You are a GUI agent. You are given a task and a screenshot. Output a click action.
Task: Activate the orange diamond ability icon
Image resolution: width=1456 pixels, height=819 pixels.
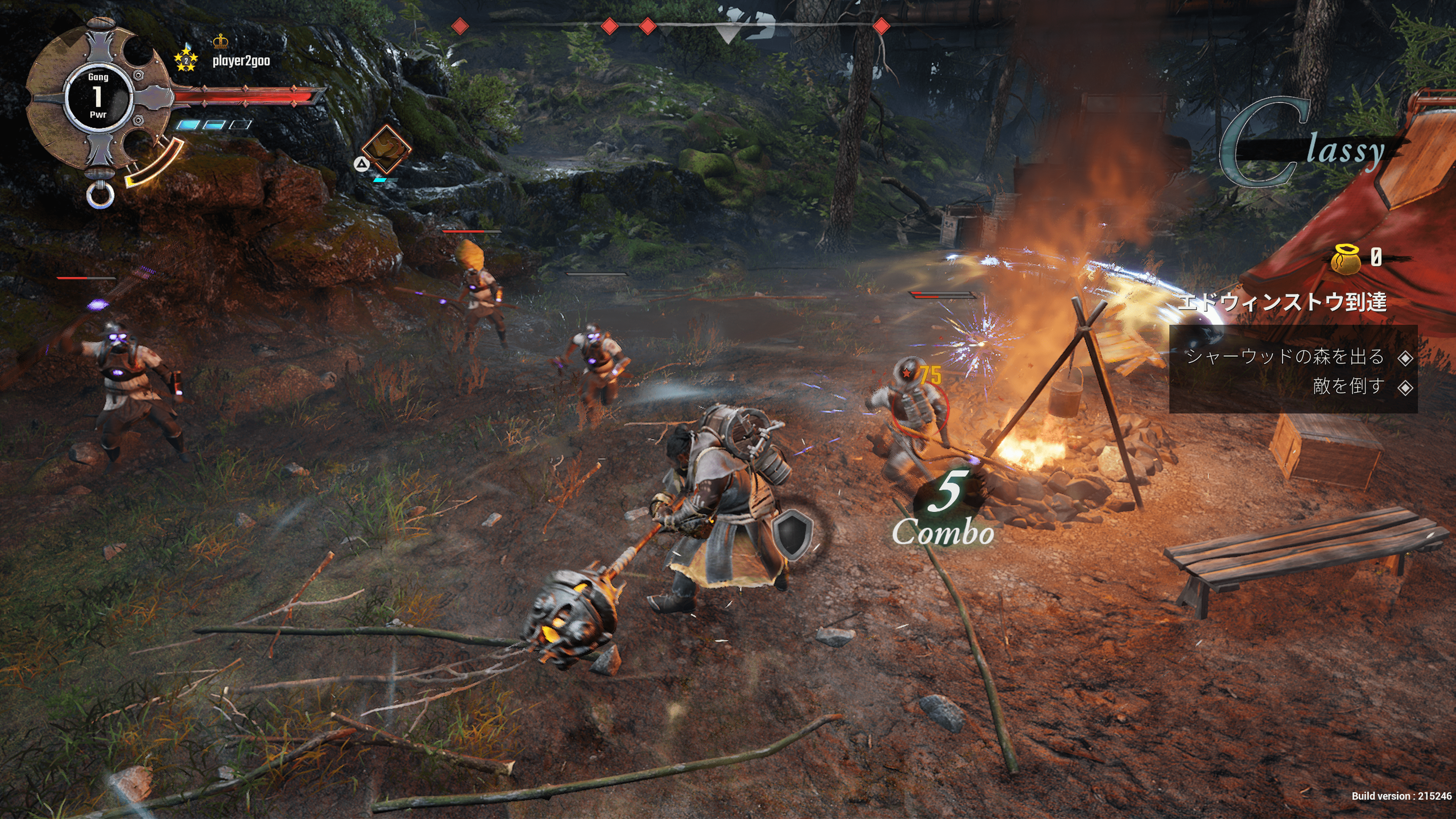click(x=387, y=149)
